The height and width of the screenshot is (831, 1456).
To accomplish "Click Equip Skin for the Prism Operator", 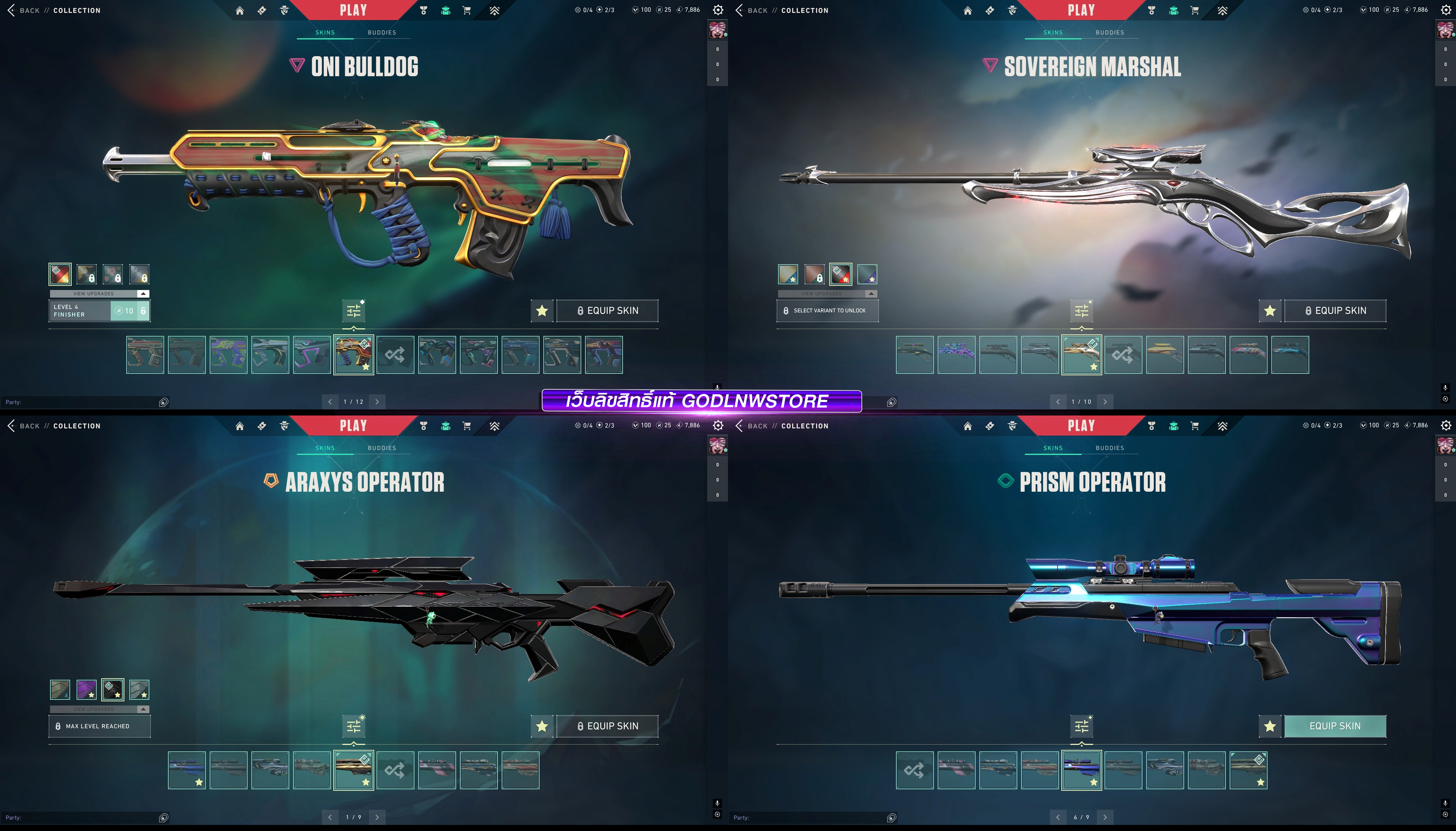I will (1334, 726).
